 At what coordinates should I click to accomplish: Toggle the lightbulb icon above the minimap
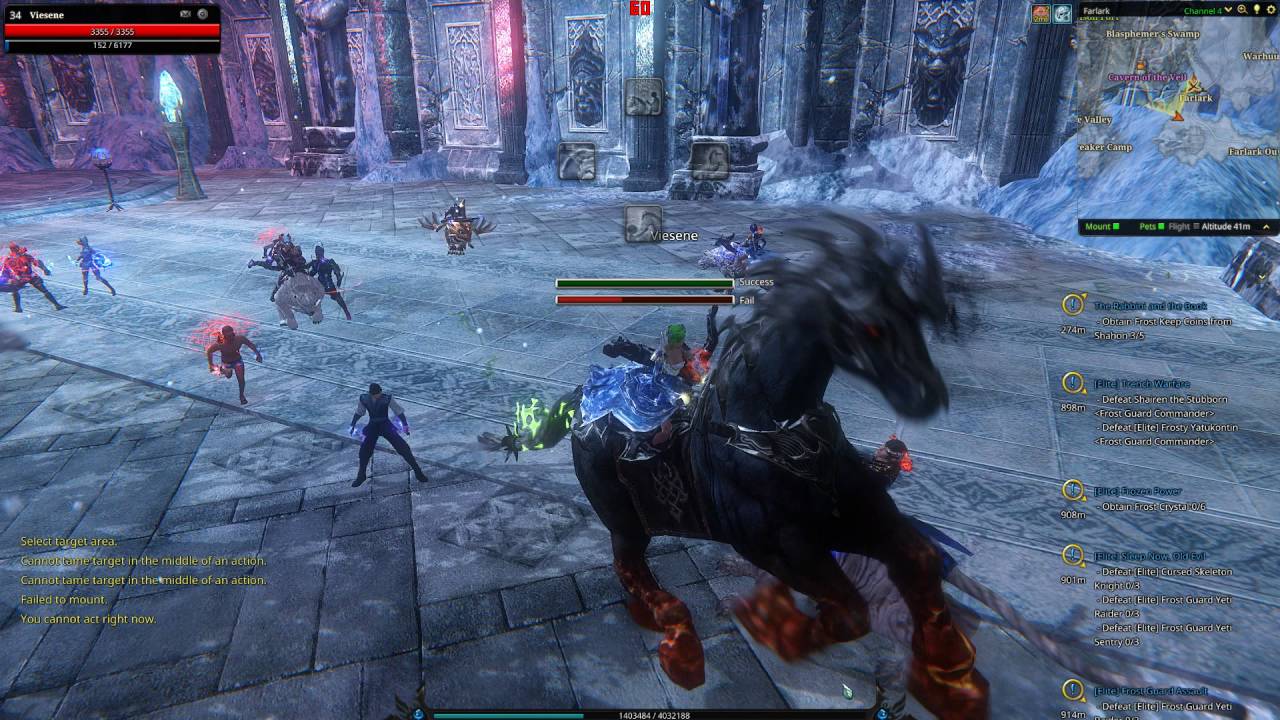[x=1256, y=10]
